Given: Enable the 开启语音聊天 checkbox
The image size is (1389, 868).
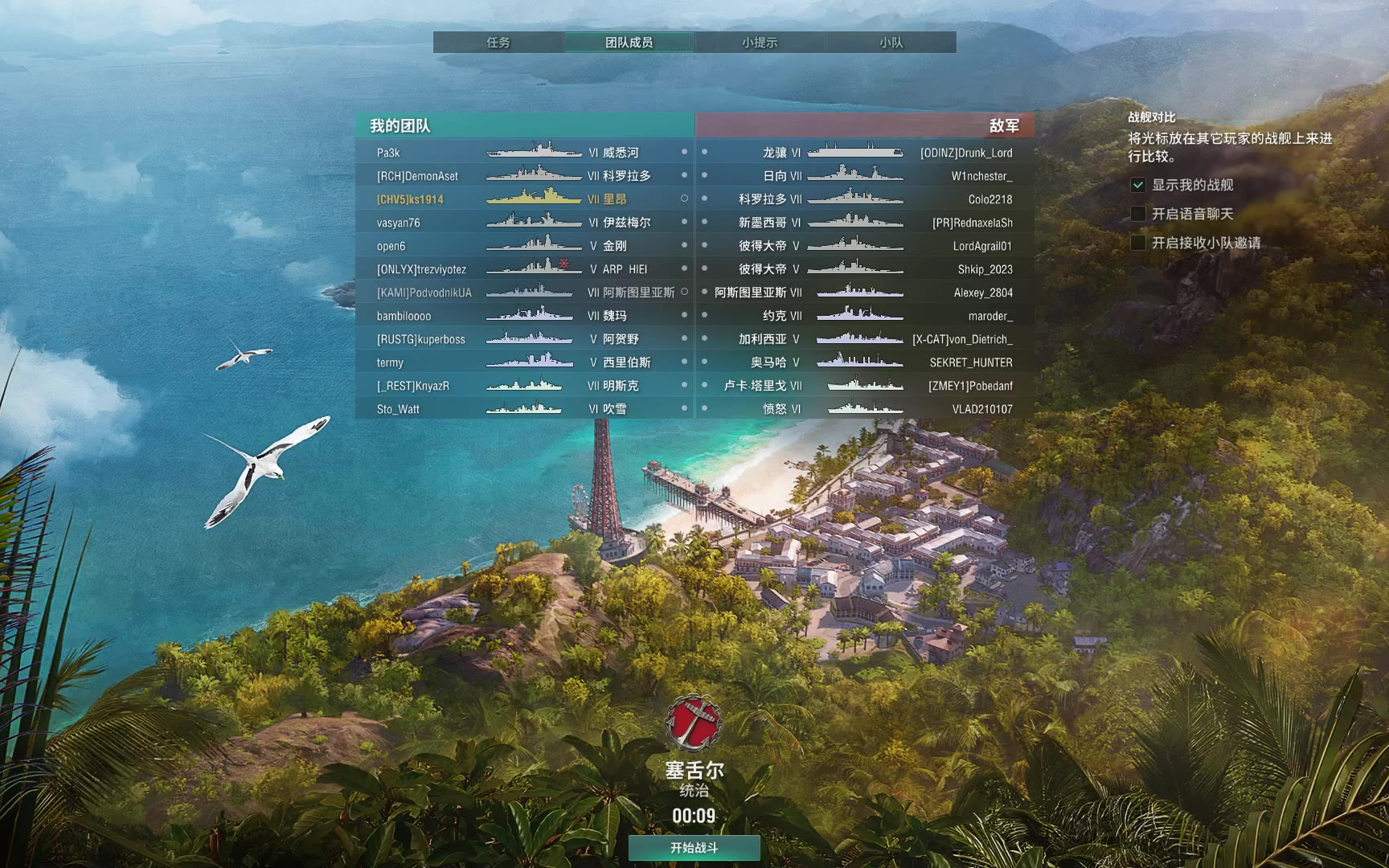Looking at the screenshot, I should pyautogui.click(x=1138, y=214).
